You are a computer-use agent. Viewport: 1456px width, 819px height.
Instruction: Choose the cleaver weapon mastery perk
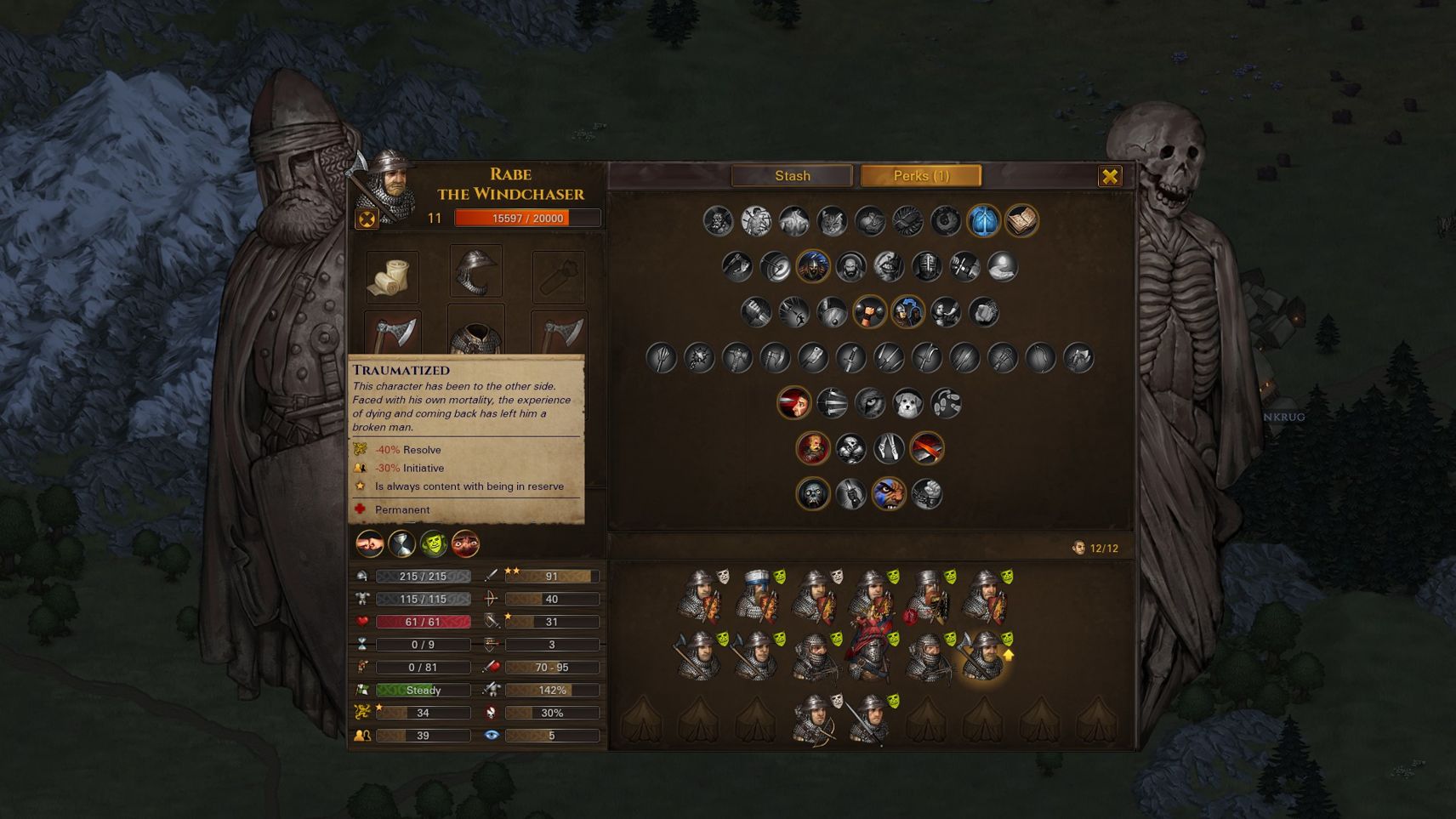pyautogui.click(x=813, y=358)
